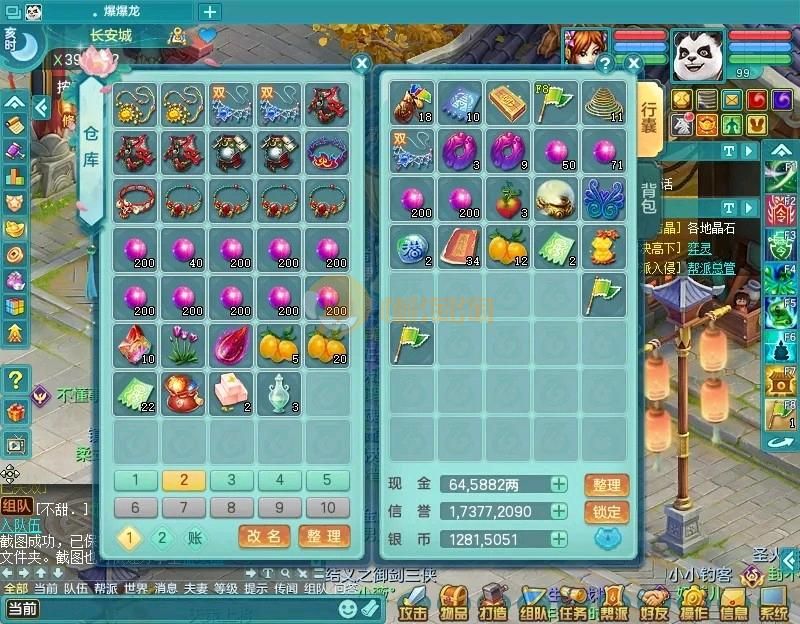Select warehouse page 5
Viewport: 800px width, 624px height.
328,480
